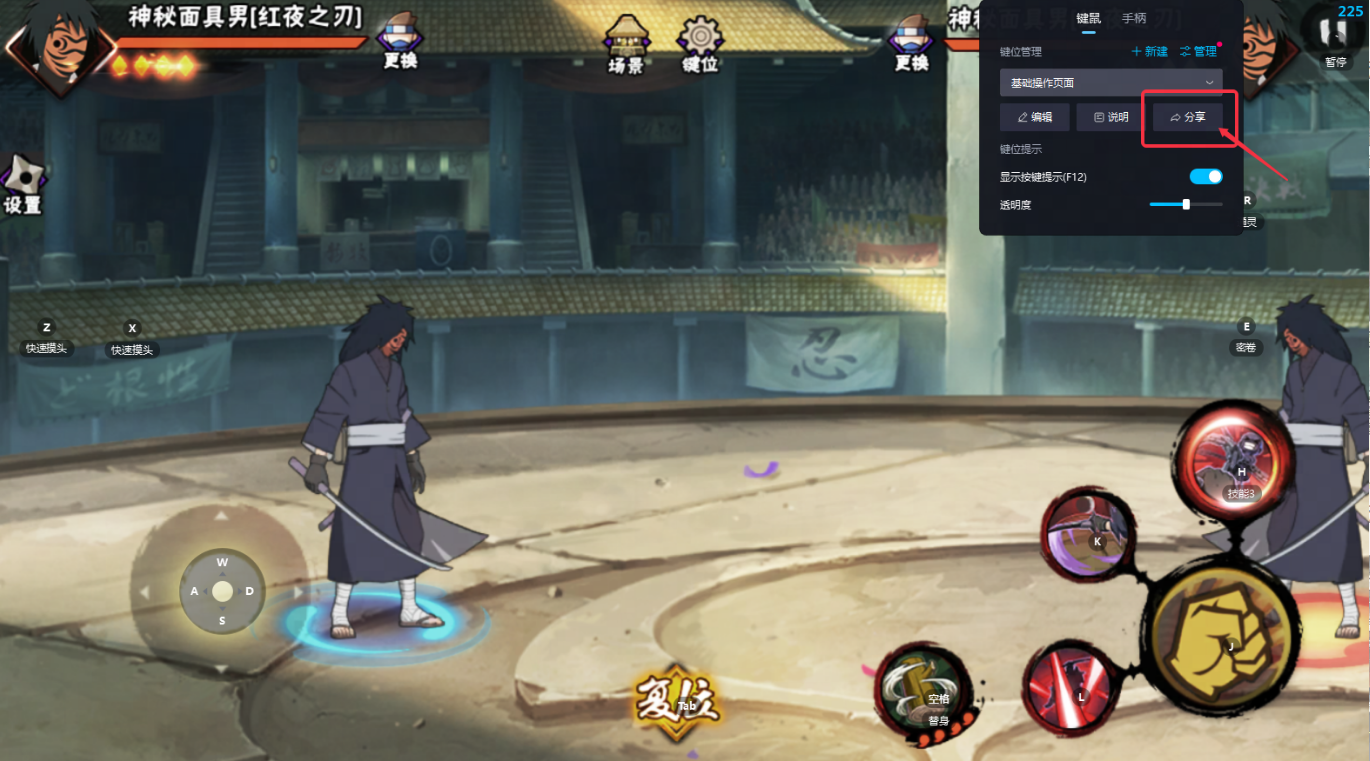This screenshot has height=761, width=1370.
Task: Trigger the red blade skill icon
Action: 1070,688
